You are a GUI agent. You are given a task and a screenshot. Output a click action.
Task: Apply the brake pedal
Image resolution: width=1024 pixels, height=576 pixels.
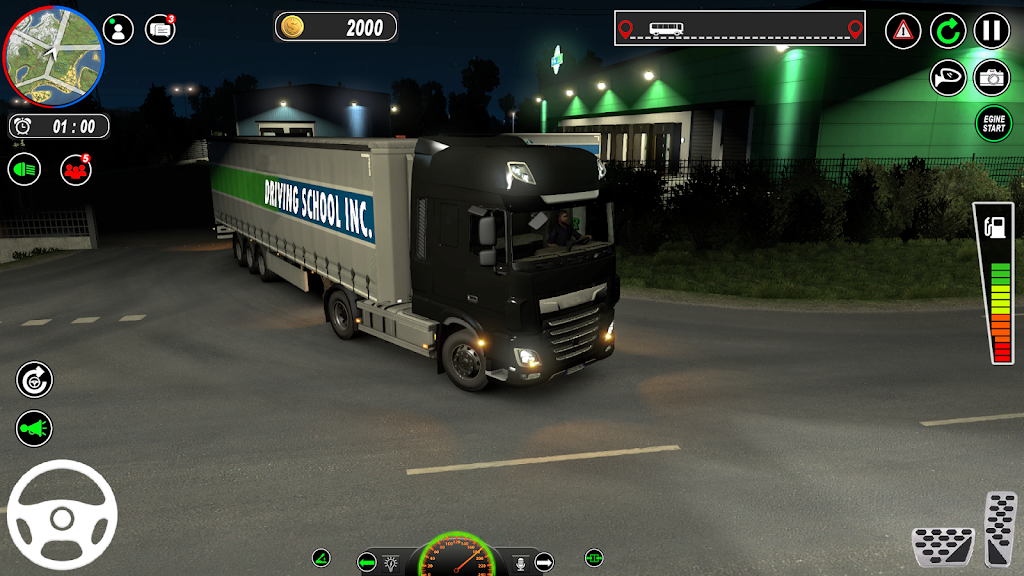(x=942, y=546)
